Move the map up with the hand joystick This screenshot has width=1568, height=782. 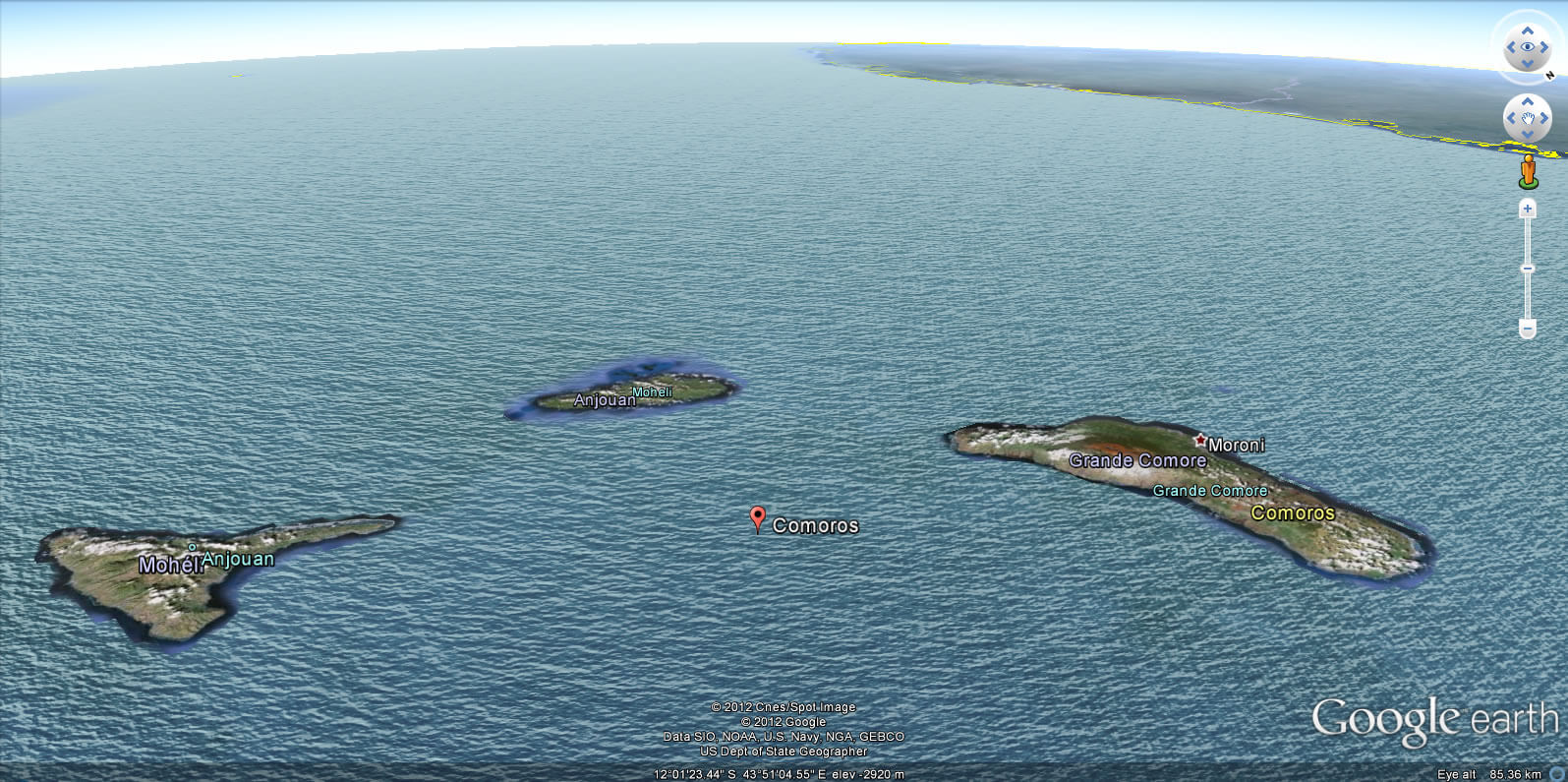[1527, 101]
